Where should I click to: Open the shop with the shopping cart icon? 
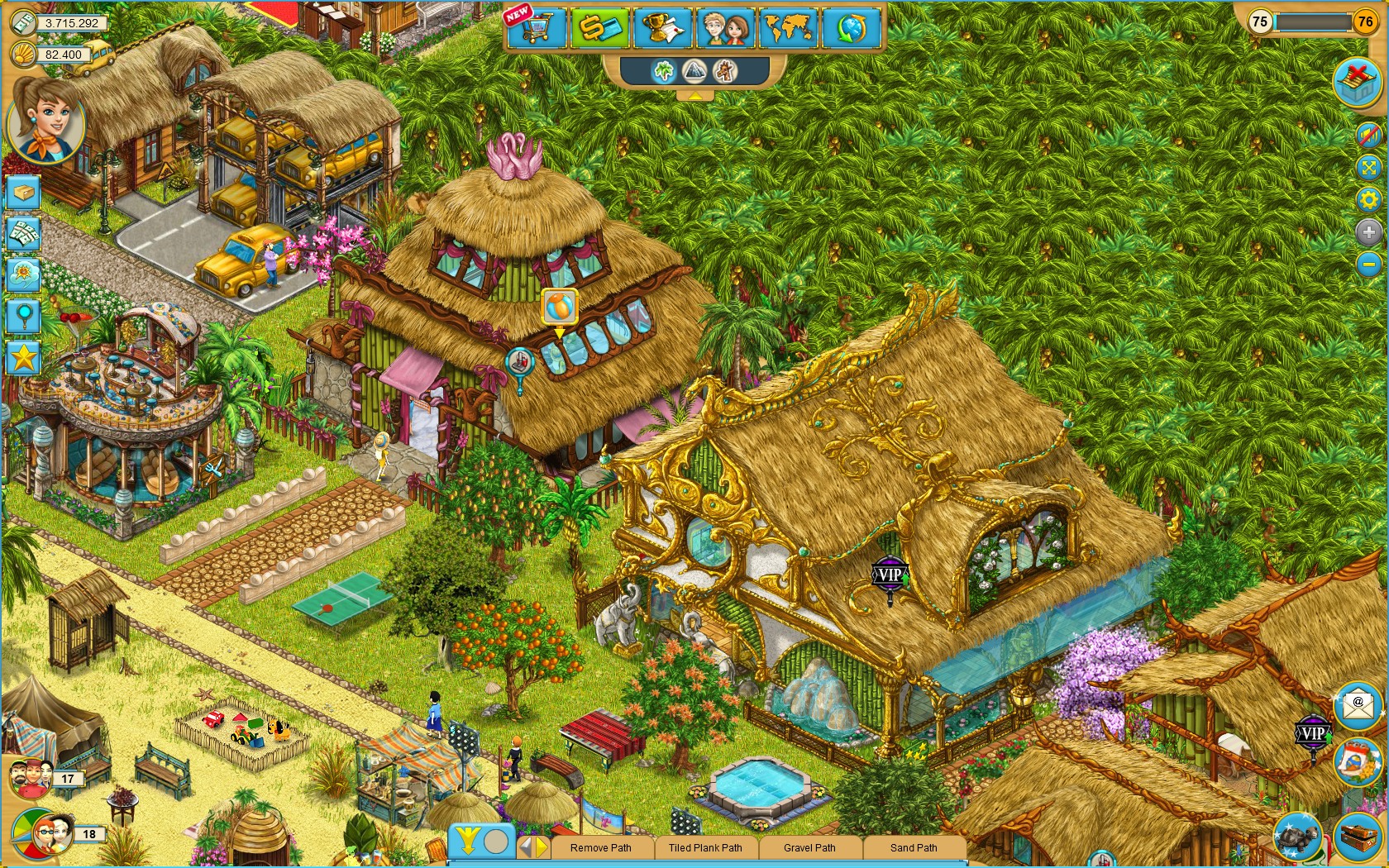pos(536,28)
